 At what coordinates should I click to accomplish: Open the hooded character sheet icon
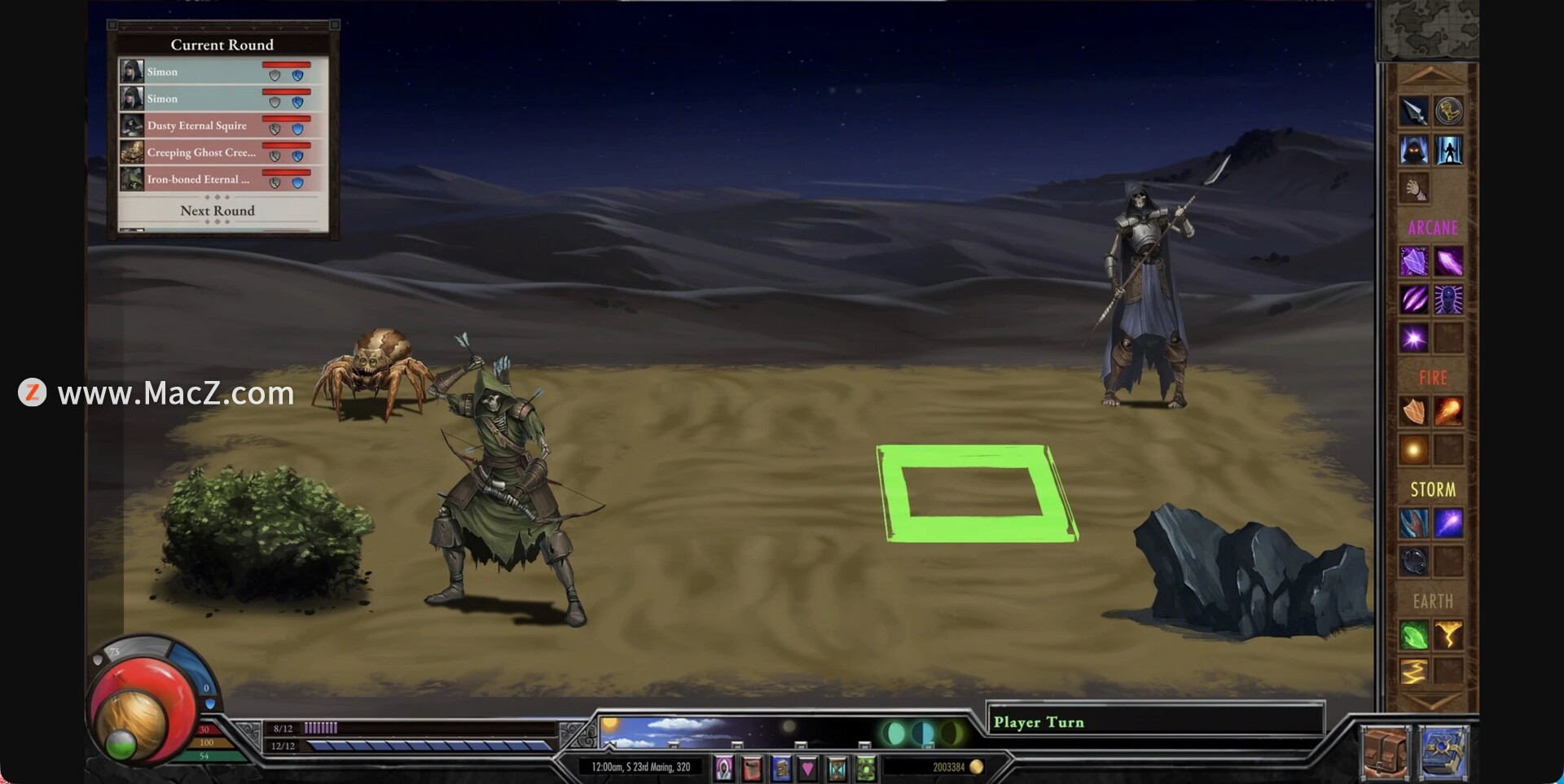click(x=723, y=768)
